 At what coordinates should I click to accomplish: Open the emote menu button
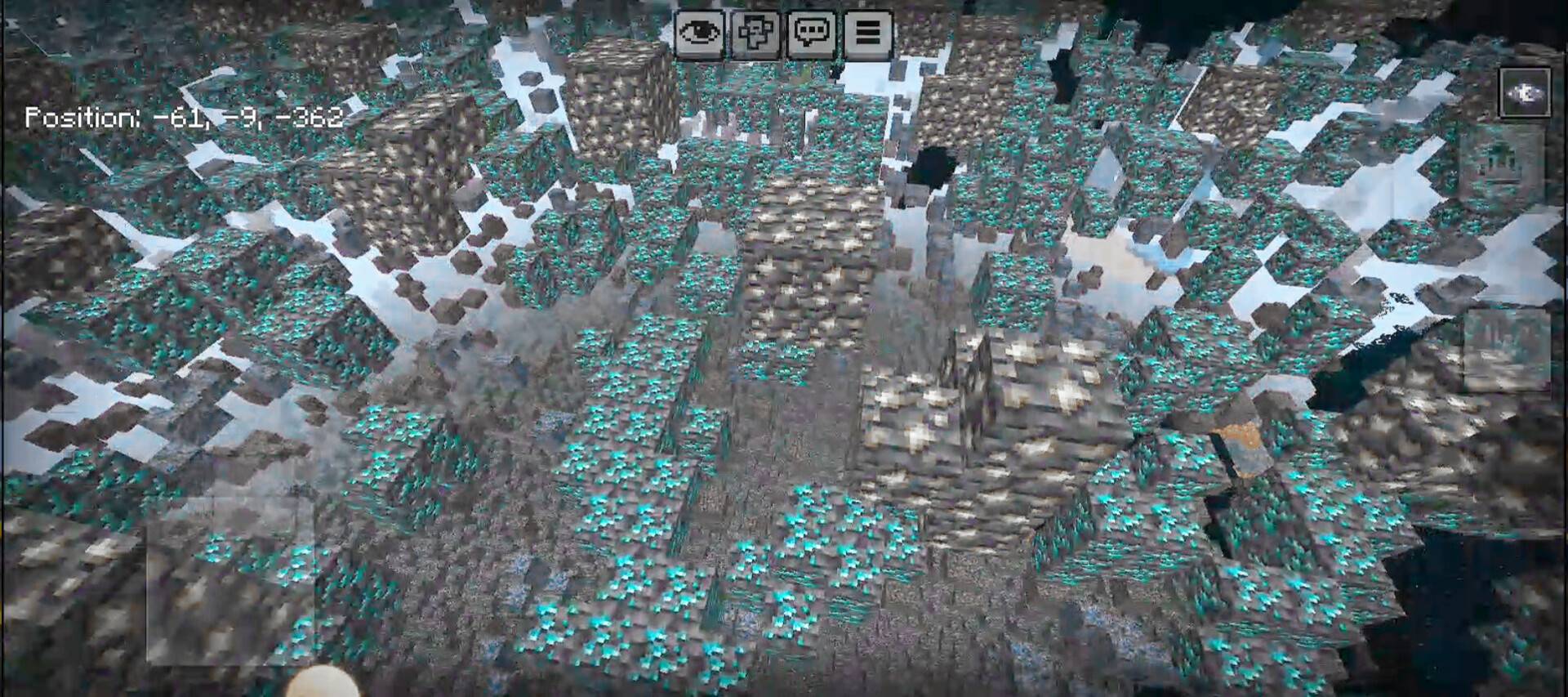pos(755,34)
